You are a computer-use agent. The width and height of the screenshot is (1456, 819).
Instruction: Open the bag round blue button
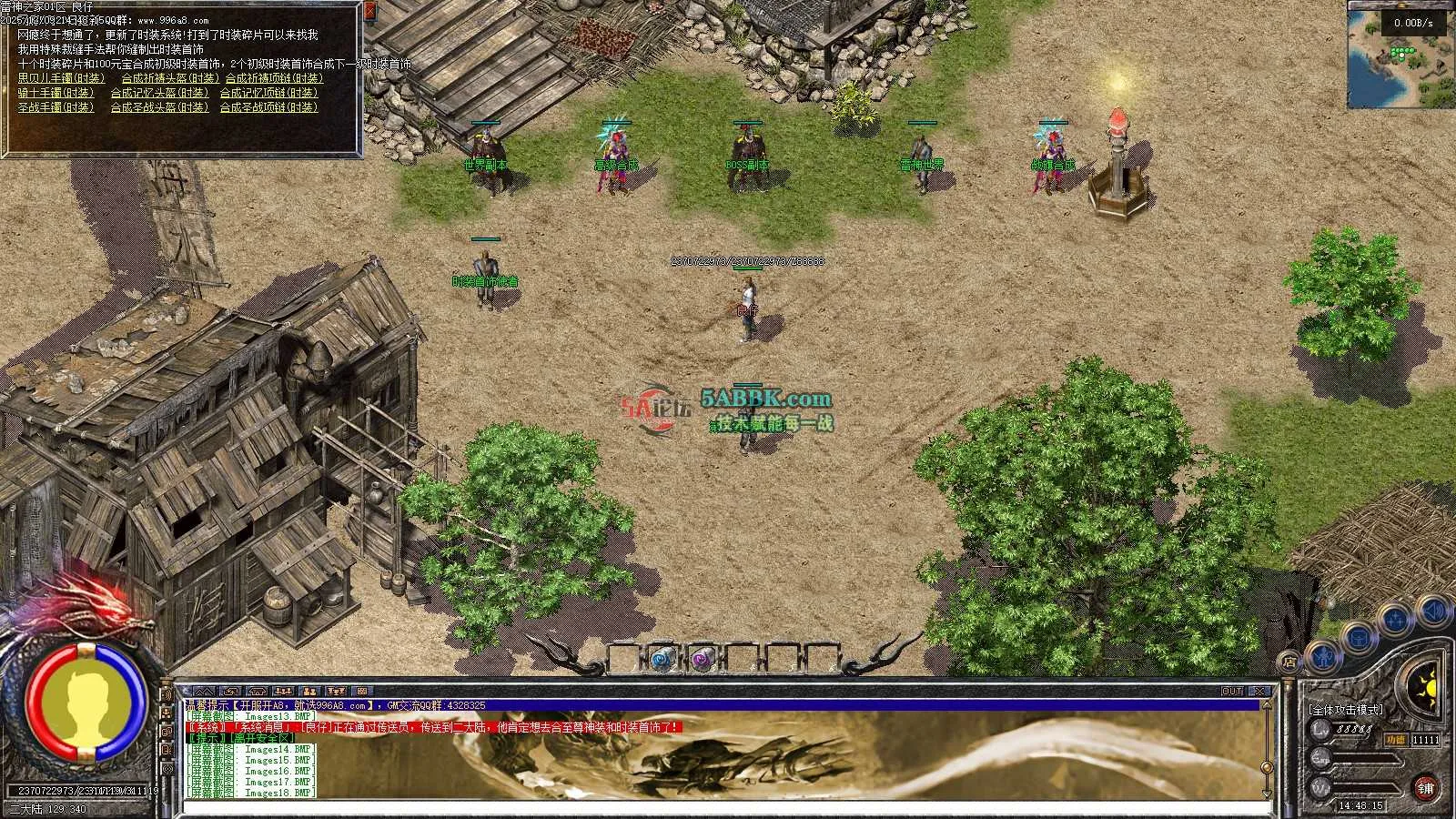point(1359,638)
